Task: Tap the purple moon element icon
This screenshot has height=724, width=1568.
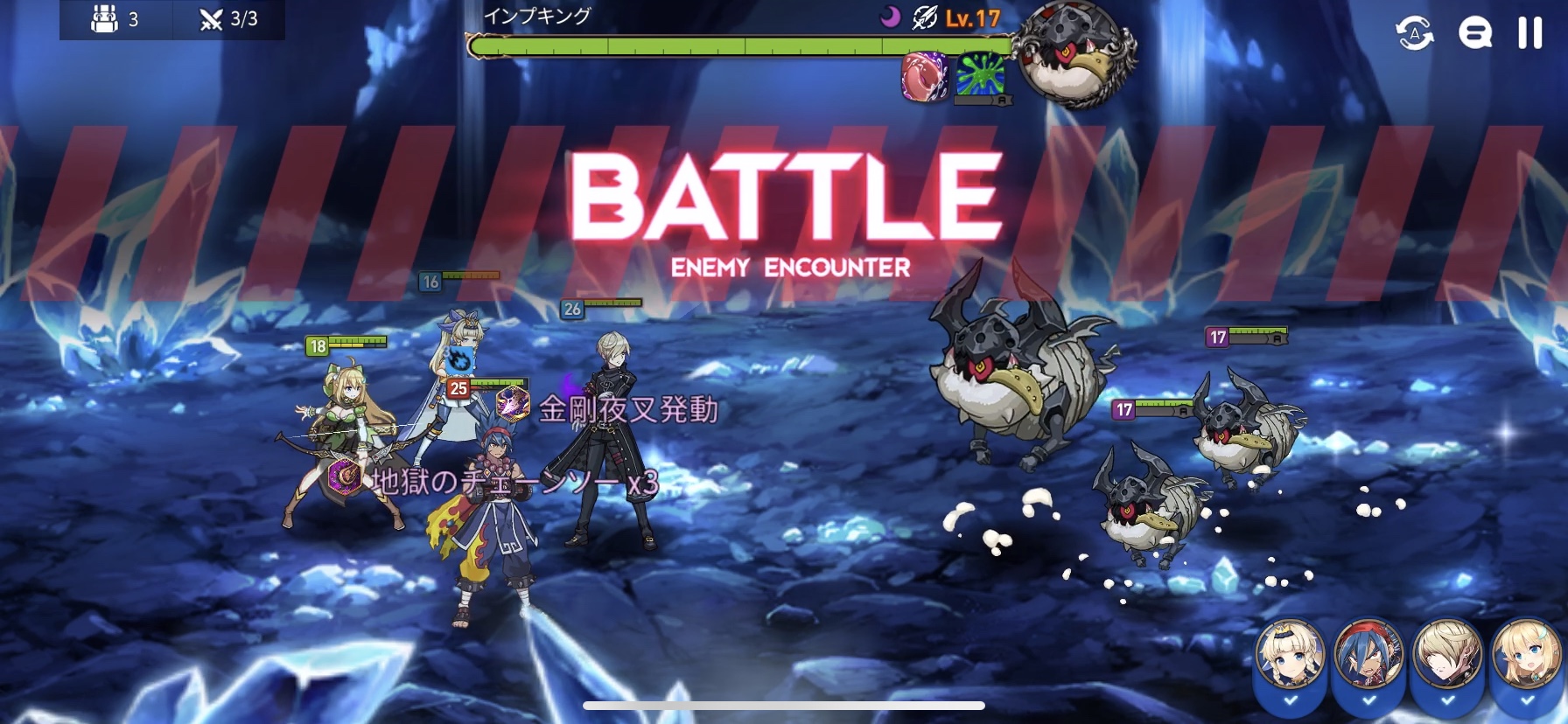Action: (889, 17)
